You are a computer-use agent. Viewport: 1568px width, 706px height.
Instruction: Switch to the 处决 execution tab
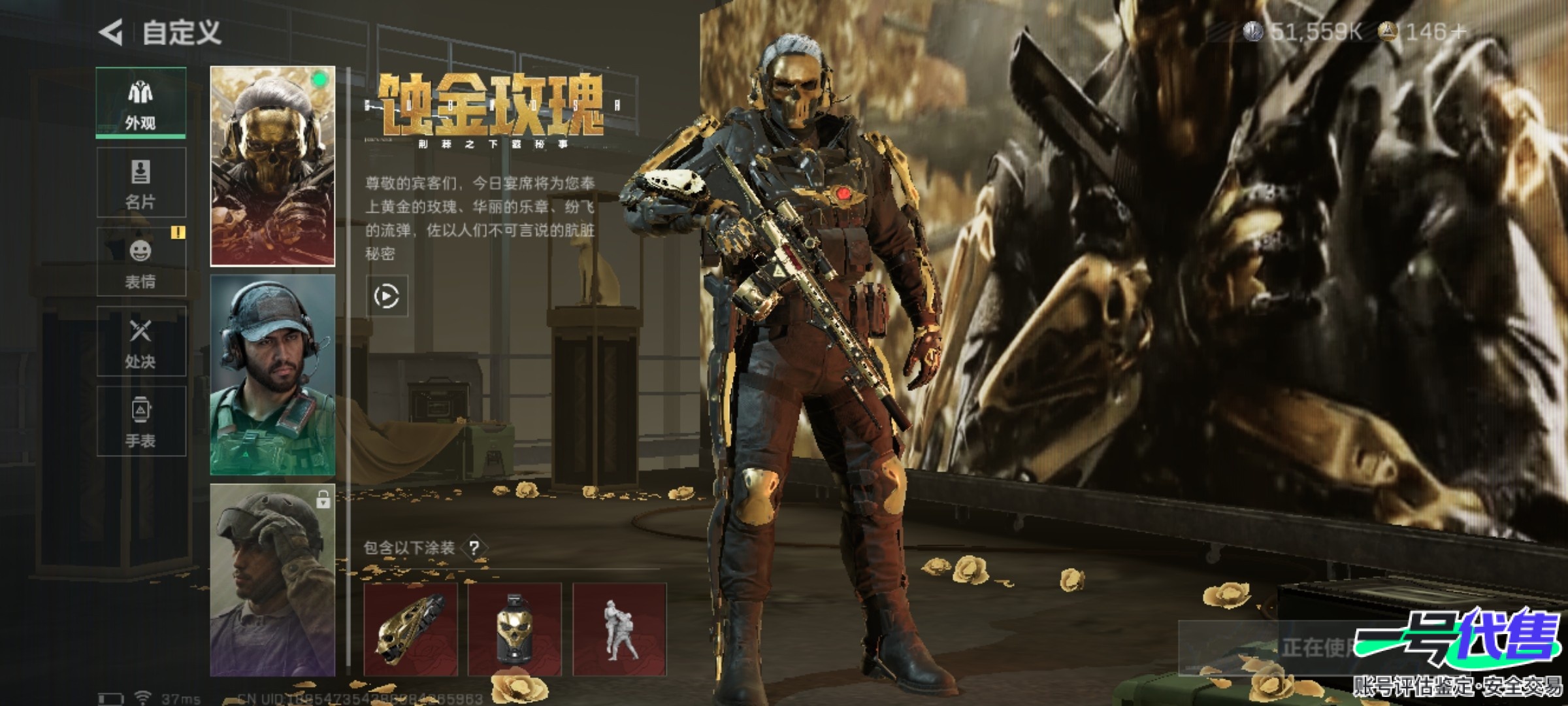(x=140, y=342)
